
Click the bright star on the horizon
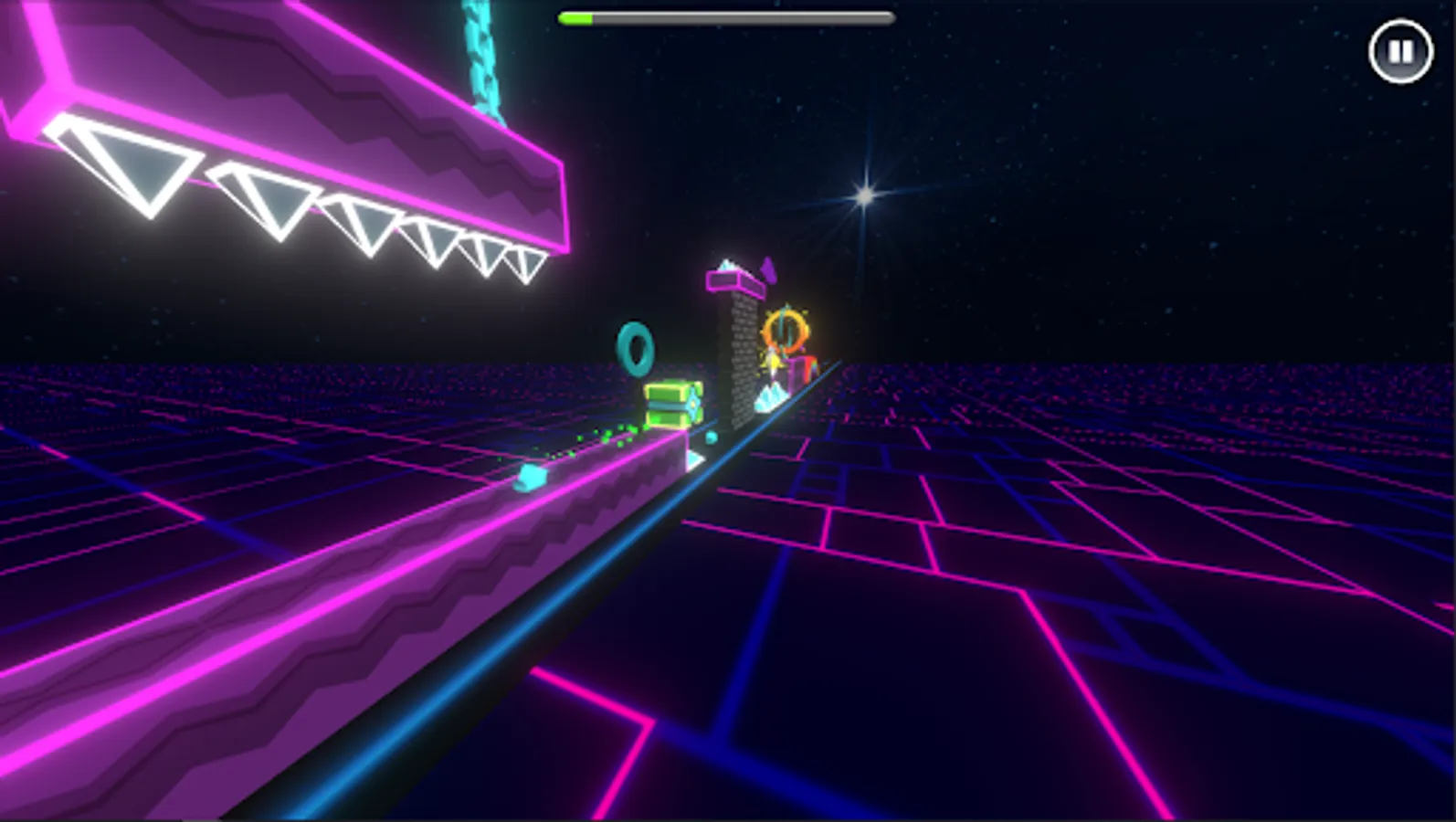(866, 195)
